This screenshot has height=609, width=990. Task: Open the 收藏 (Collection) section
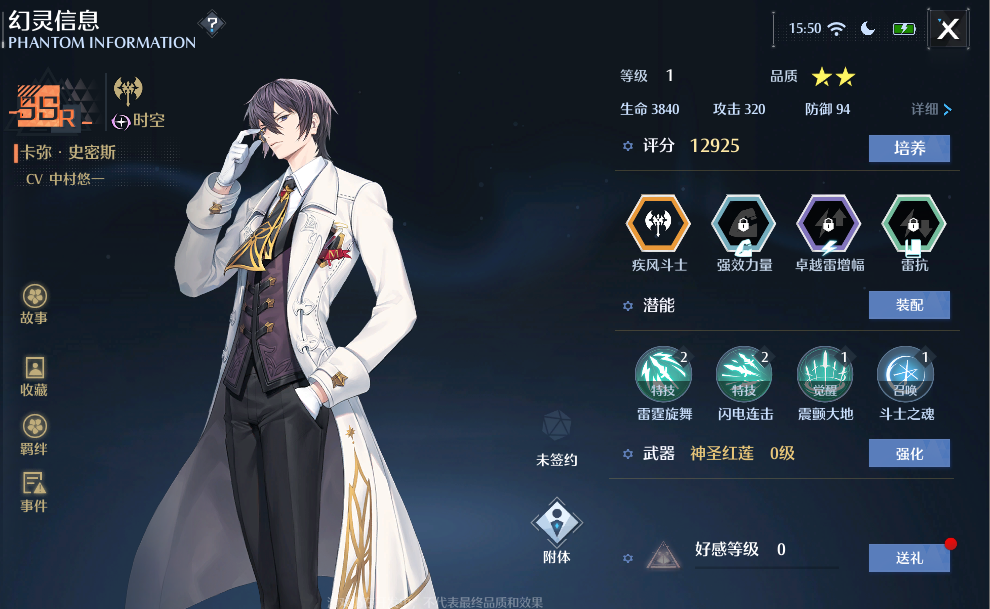34,376
